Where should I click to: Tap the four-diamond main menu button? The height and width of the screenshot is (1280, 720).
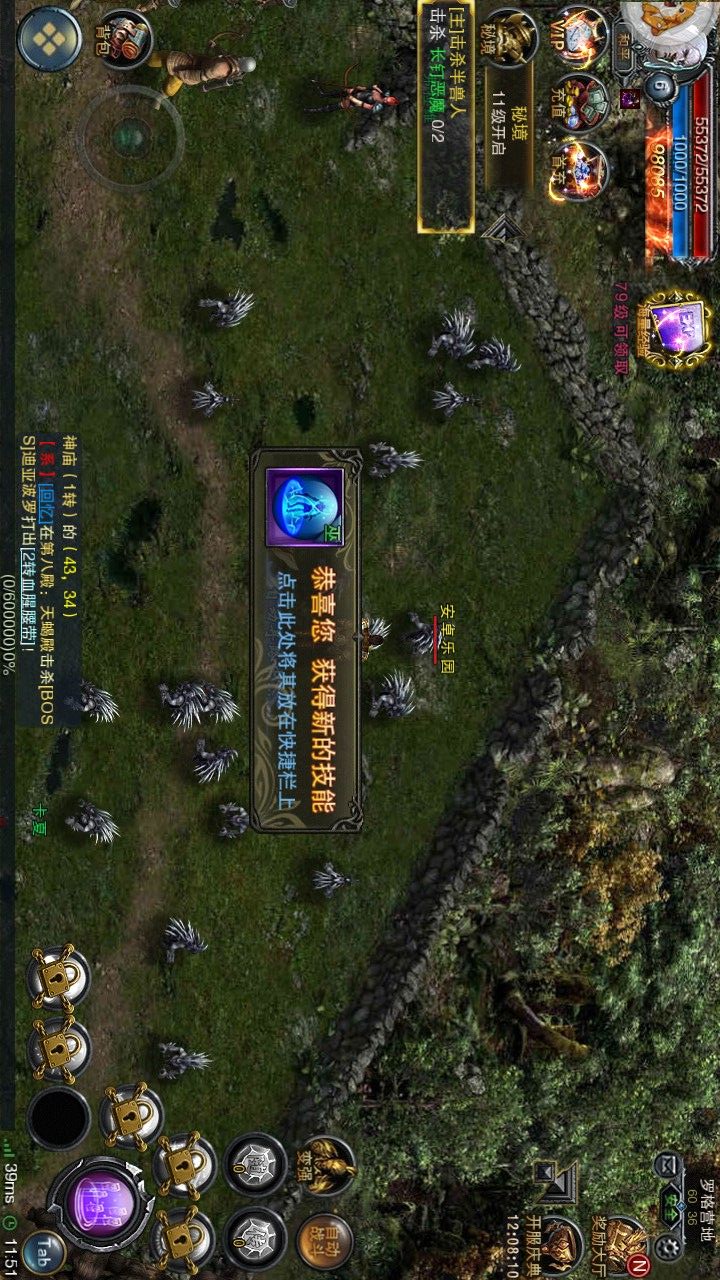pyautogui.click(x=49, y=39)
